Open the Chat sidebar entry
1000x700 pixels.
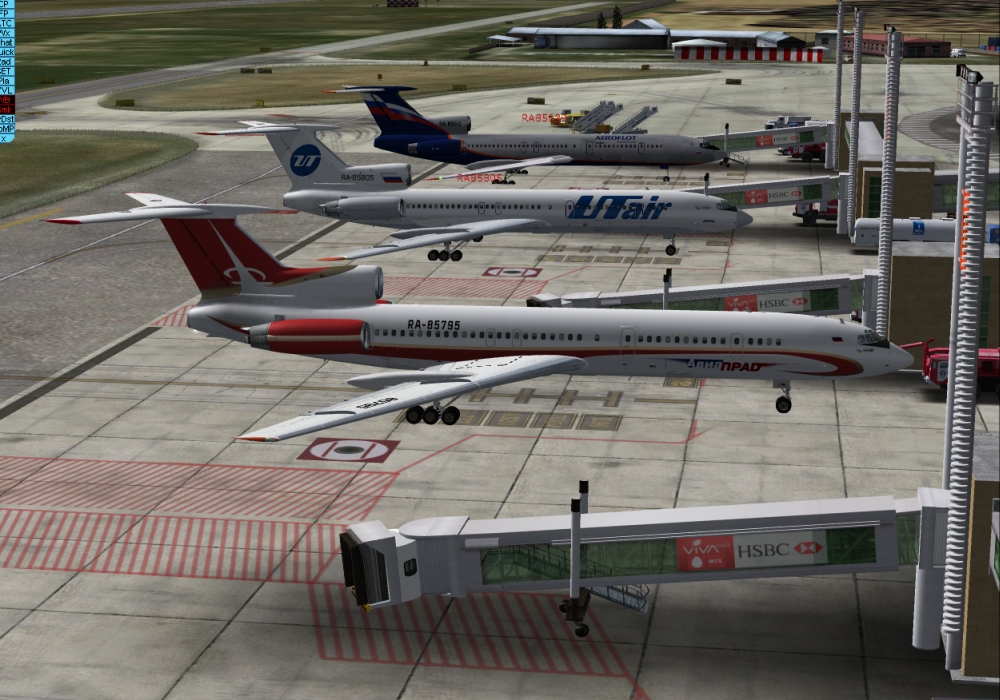pos(6,43)
